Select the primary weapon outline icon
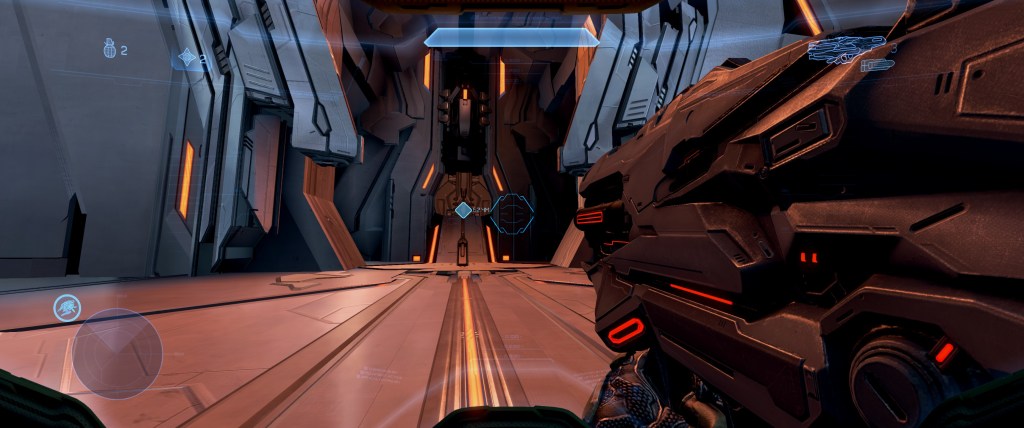 [846, 48]
